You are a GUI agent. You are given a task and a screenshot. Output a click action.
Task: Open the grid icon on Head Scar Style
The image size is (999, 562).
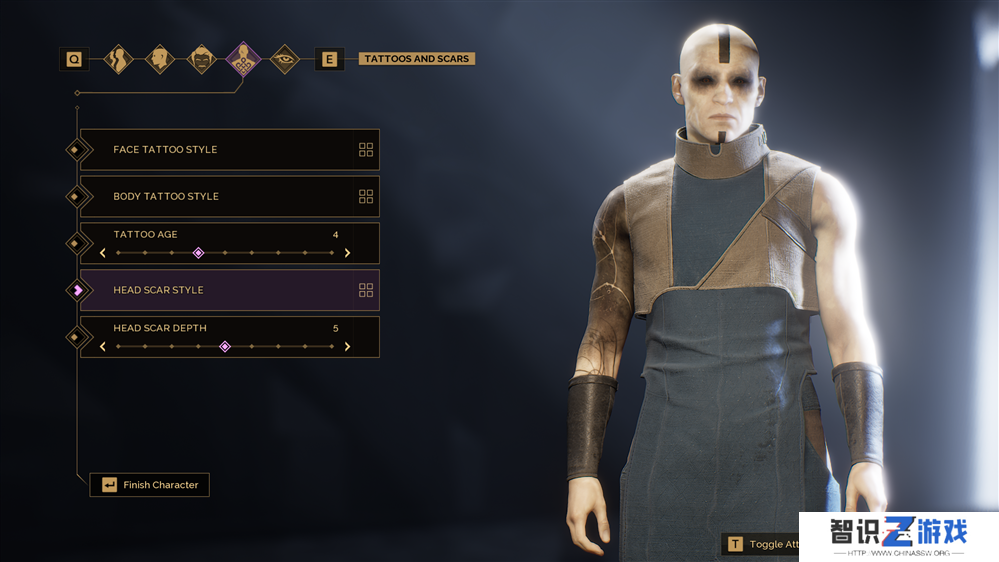click(x=366, y=290)
